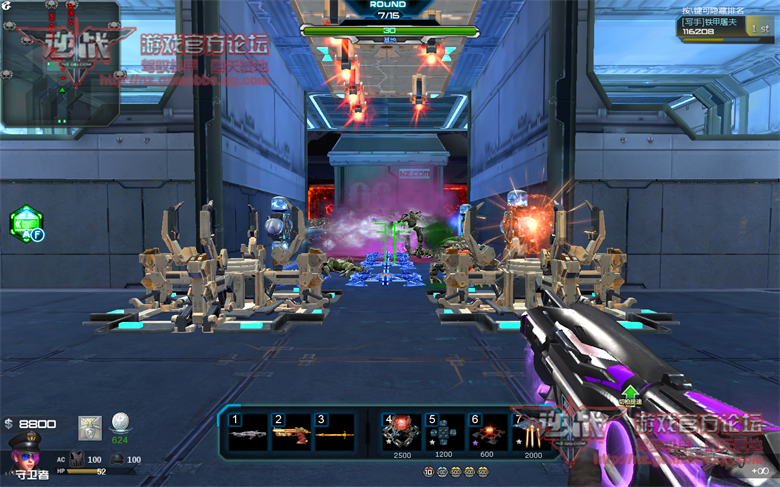The width and height of the screenshot is (780, 487).
Task: Select the 600-cost trap in slot 6
Action: (x=487, y=434)
